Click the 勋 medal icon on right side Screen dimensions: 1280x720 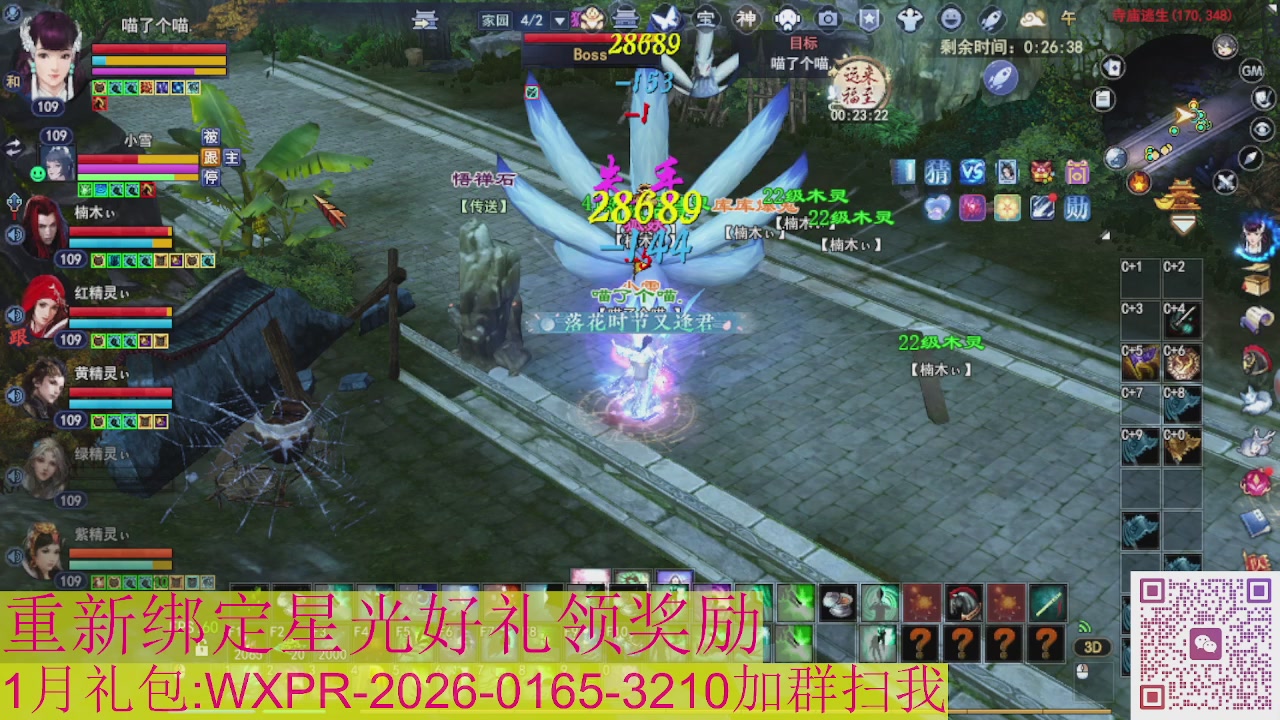pyautogui.click(x=1076, y=207)
